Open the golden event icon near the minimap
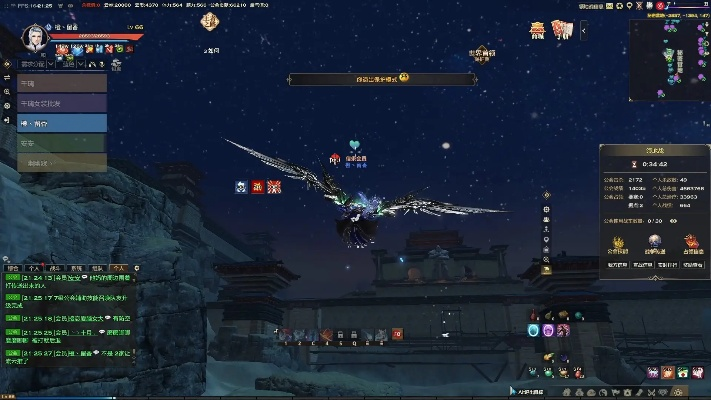This screenshot has height=400, width=711. 538,31
